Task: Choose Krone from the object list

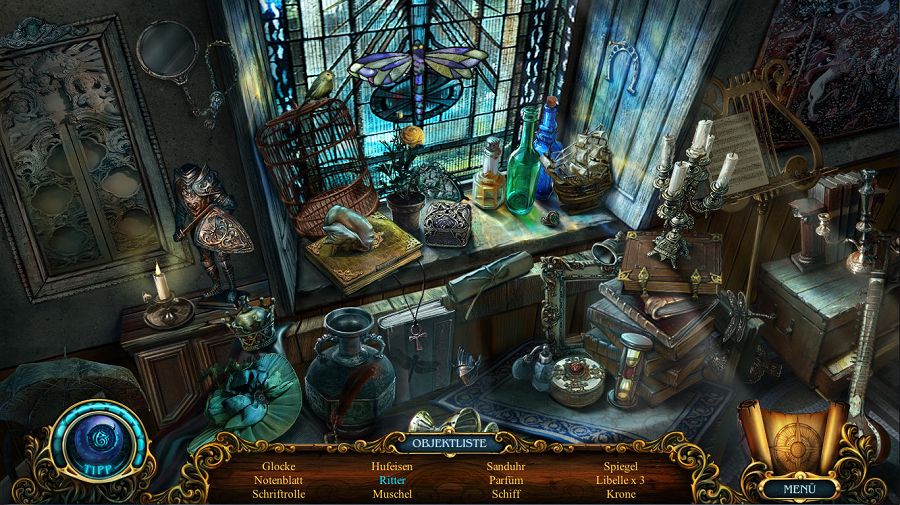Action: 621,494
